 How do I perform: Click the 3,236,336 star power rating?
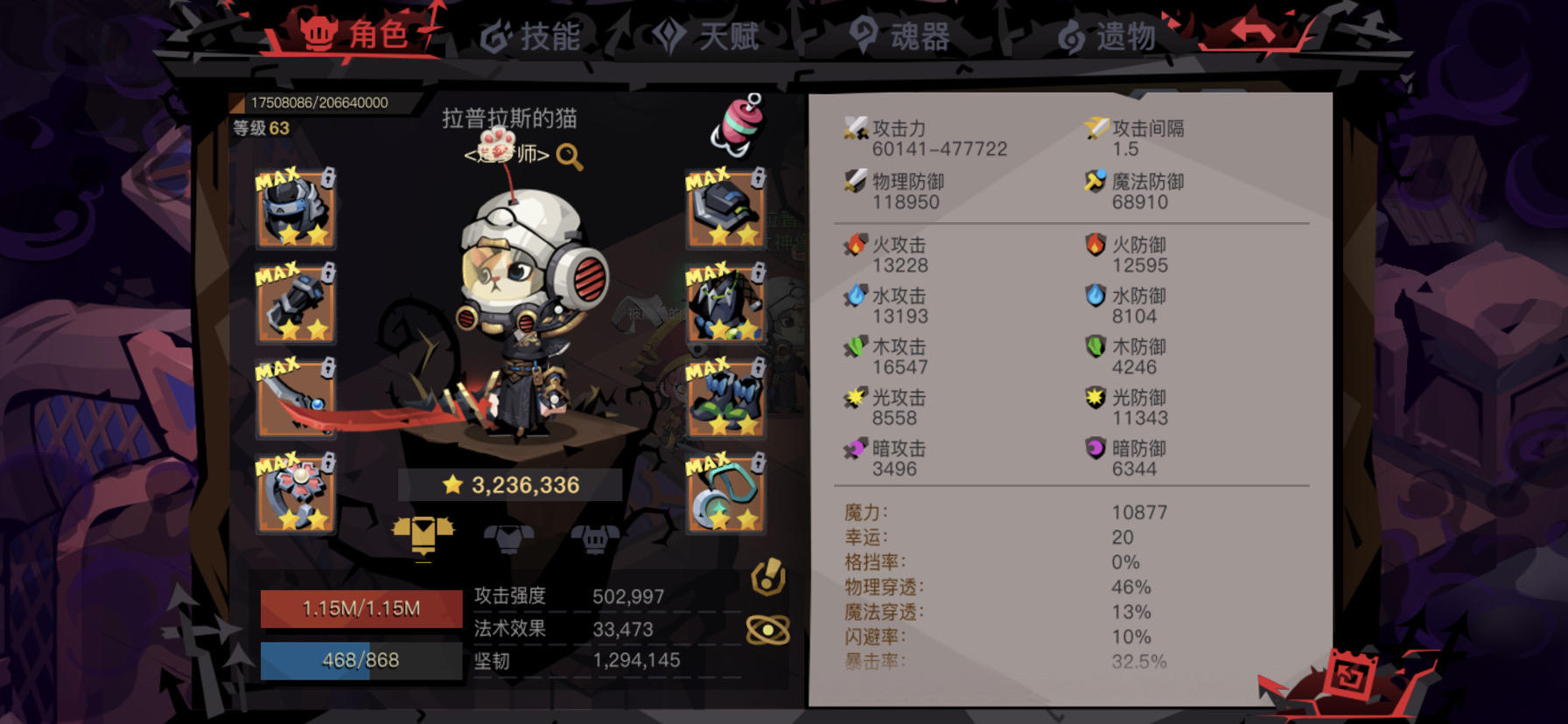point(512,484)
